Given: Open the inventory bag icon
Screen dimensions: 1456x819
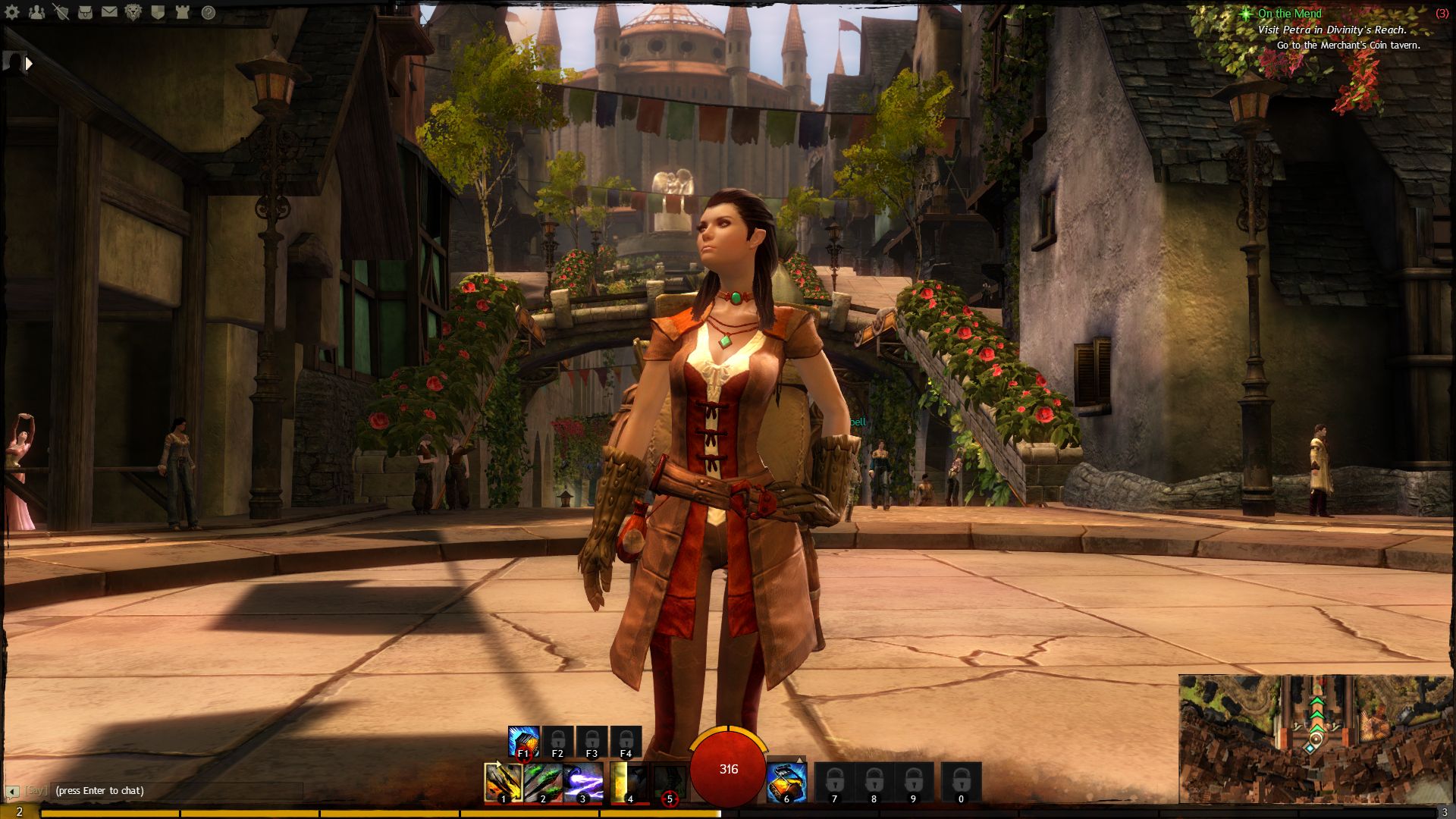Looking at the screenshot, I should pos(85,12).
